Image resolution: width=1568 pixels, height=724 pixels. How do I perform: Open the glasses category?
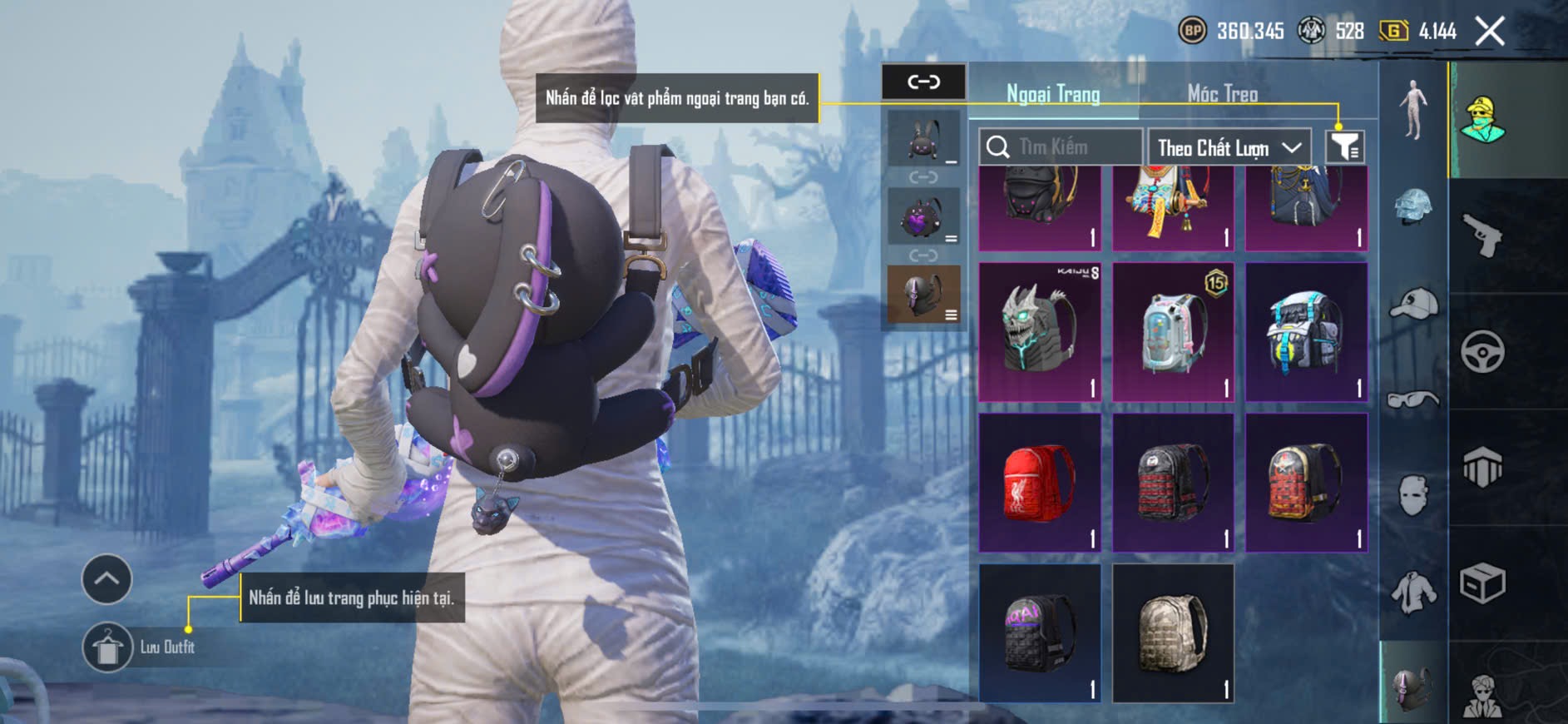point(1413,400)
